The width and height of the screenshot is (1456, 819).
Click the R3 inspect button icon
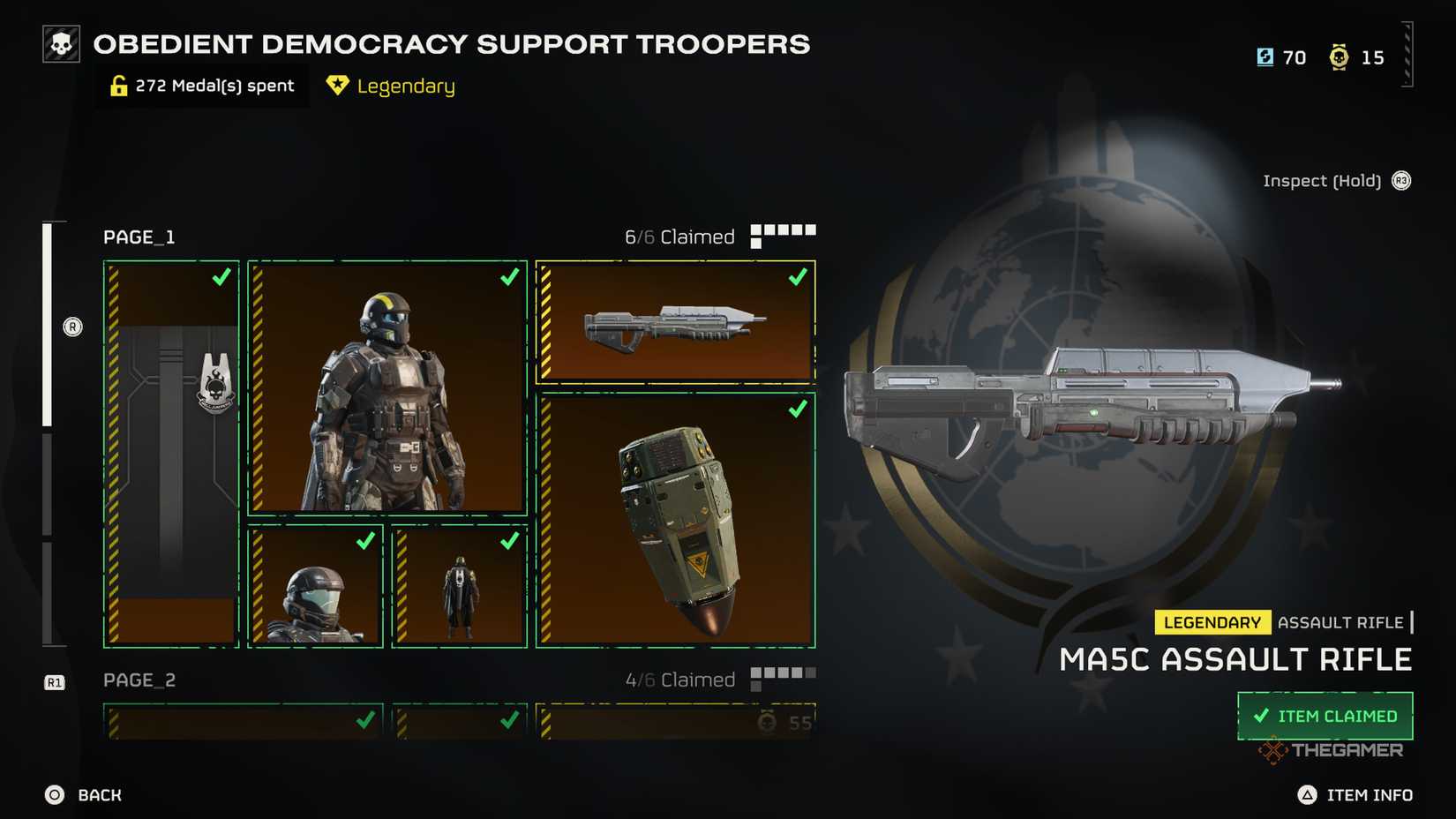1401,180
